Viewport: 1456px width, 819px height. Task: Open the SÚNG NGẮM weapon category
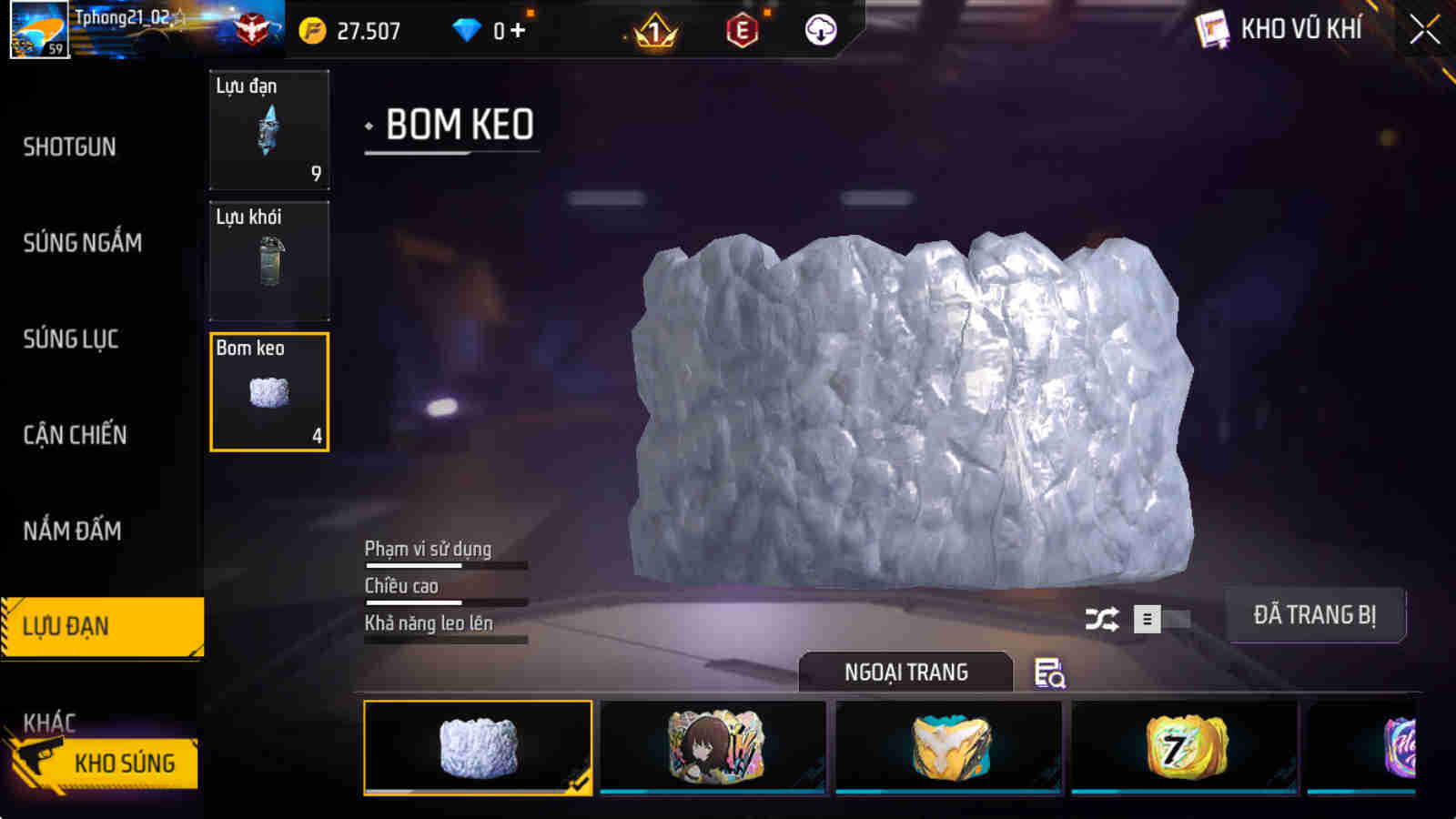[82, 243]
